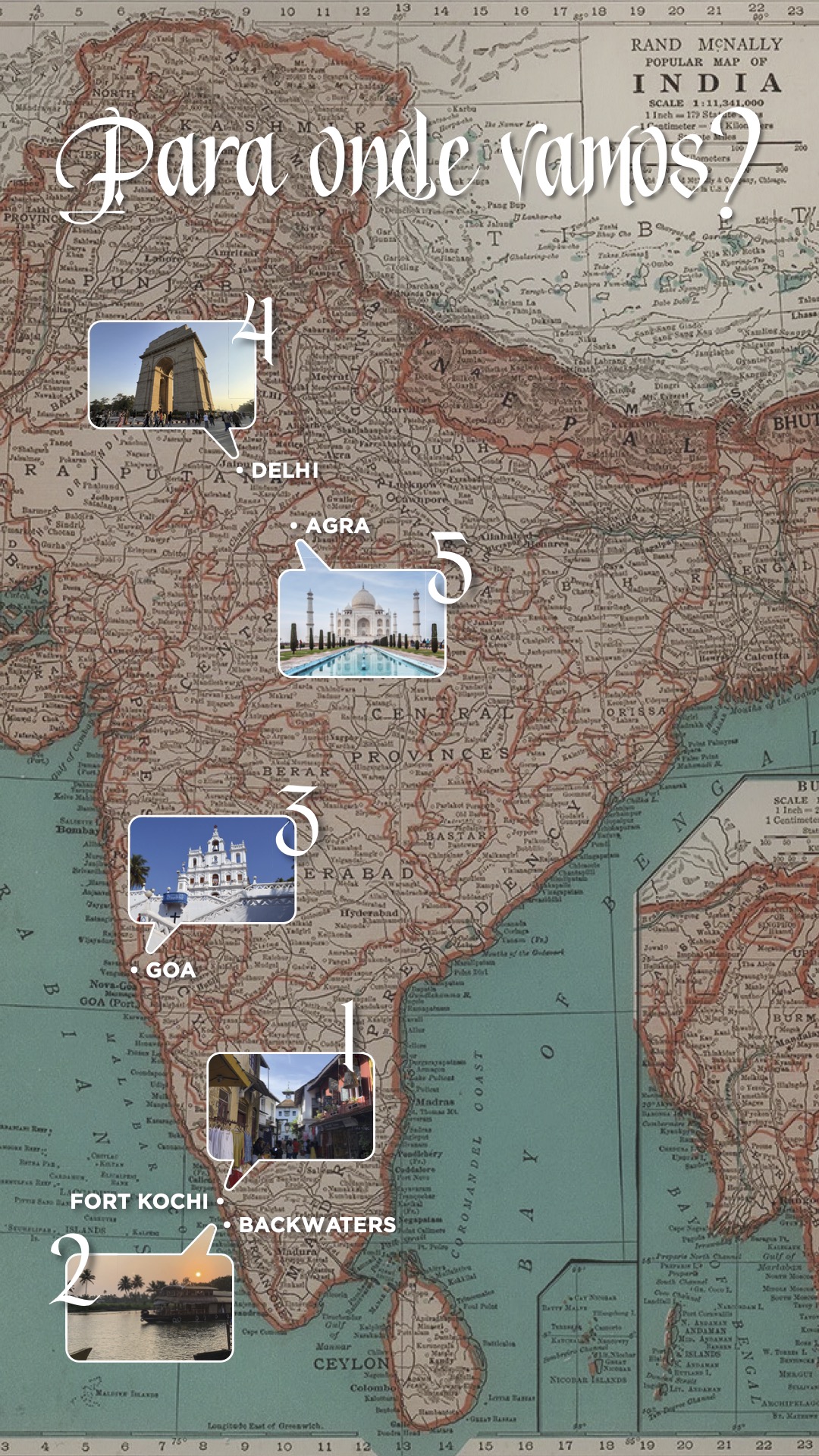819x1456 pixels.
Task: Open the sunset houseboat photo thumbnail
Action: (x=150, y=1307)
